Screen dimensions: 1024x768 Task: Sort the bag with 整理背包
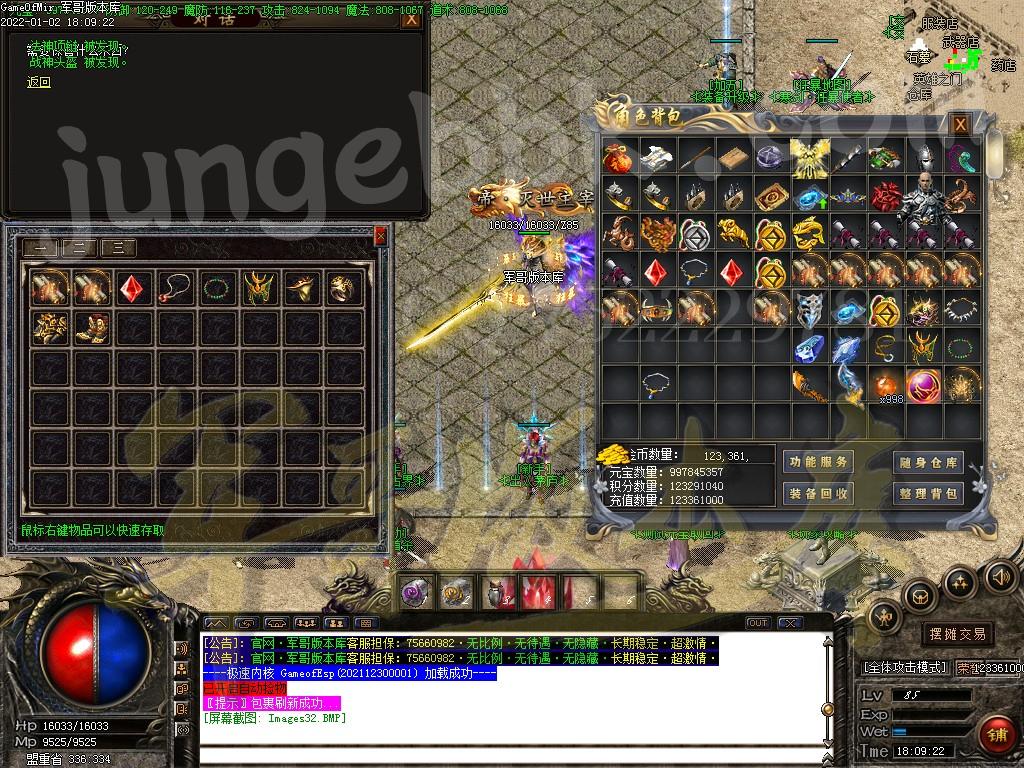(x=928, y=493)
